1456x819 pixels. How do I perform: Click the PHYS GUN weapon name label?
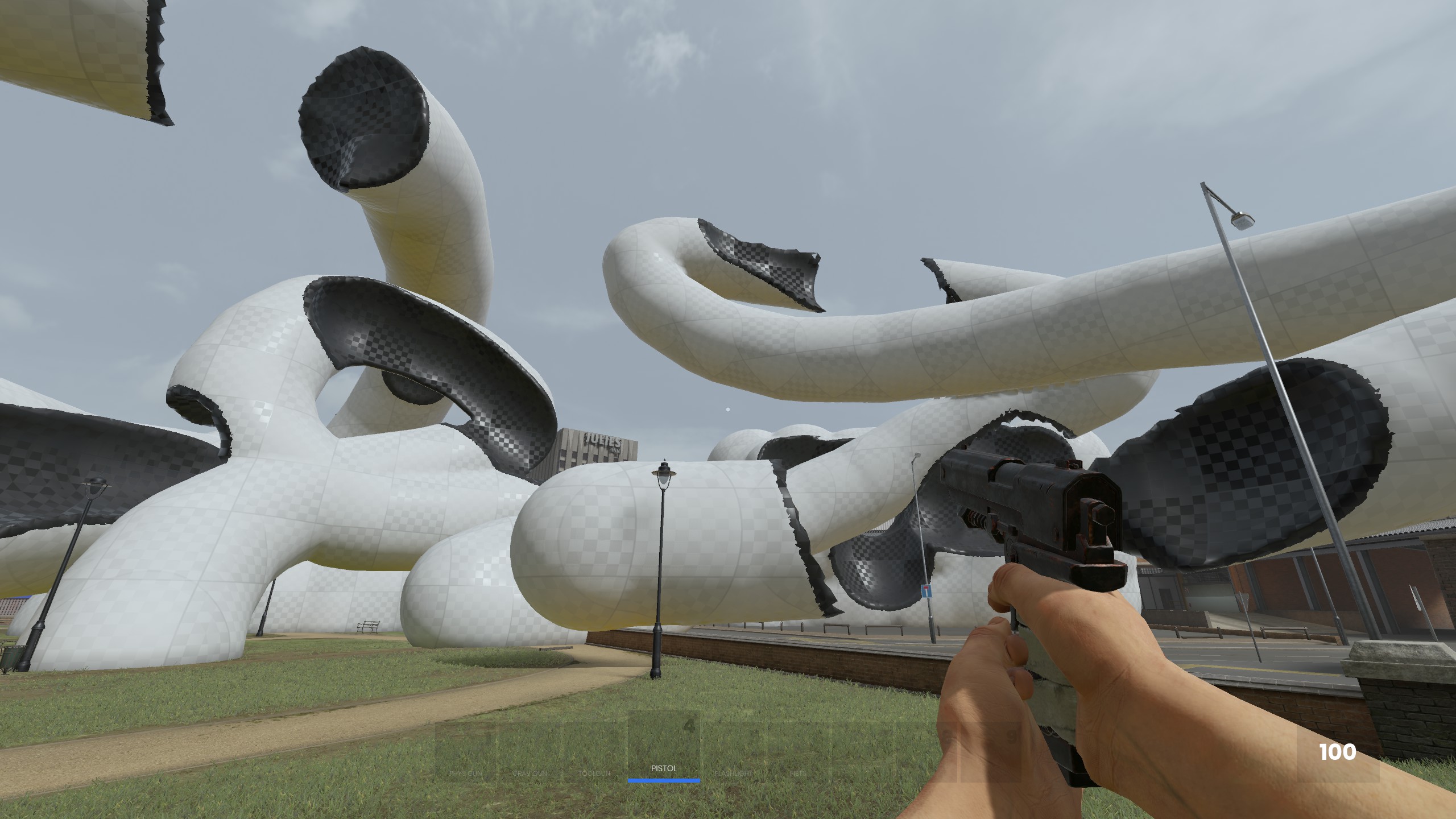coord(466,772)
